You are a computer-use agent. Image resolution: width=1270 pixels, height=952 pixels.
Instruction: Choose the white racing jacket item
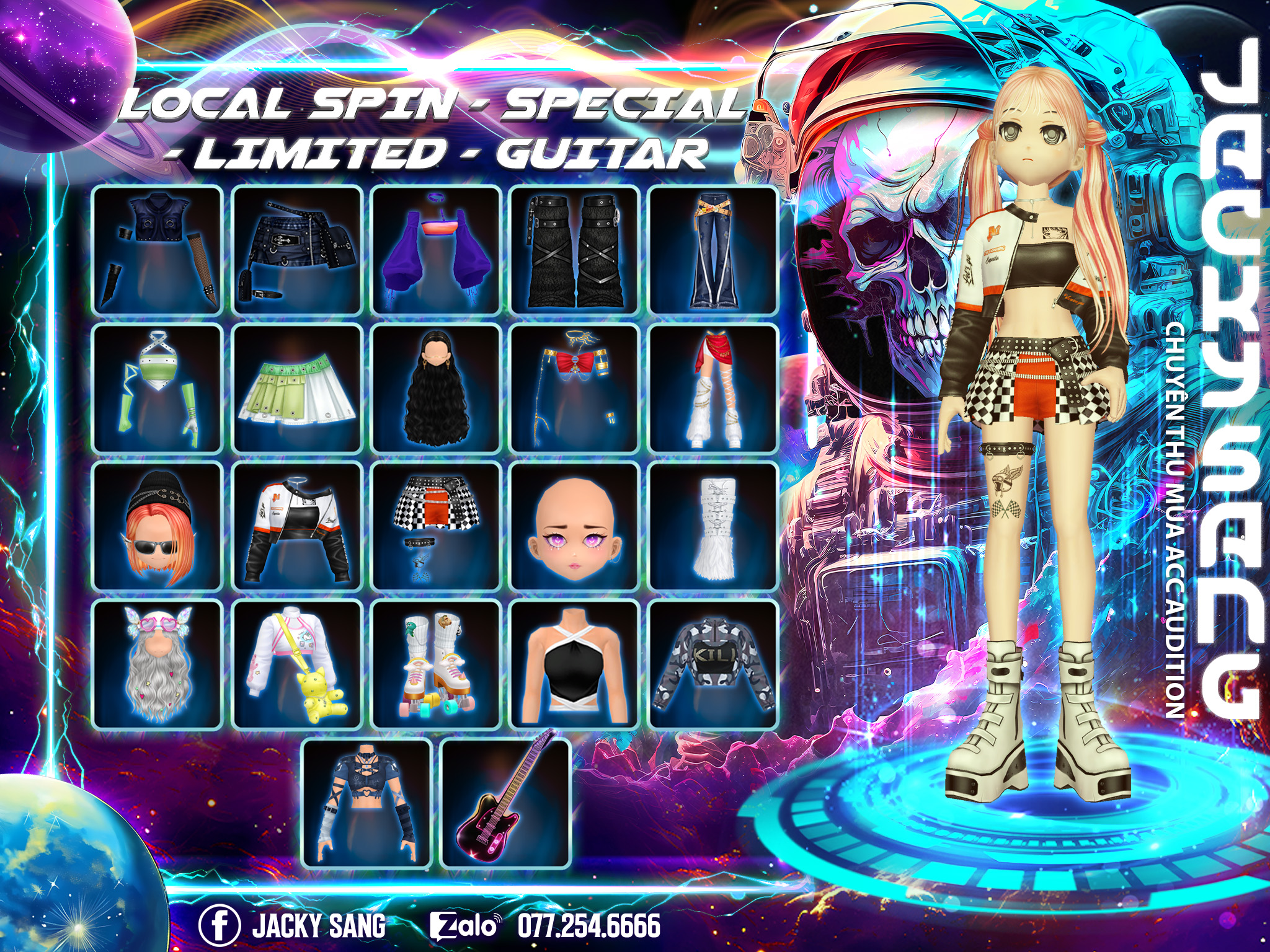[297, 526]
